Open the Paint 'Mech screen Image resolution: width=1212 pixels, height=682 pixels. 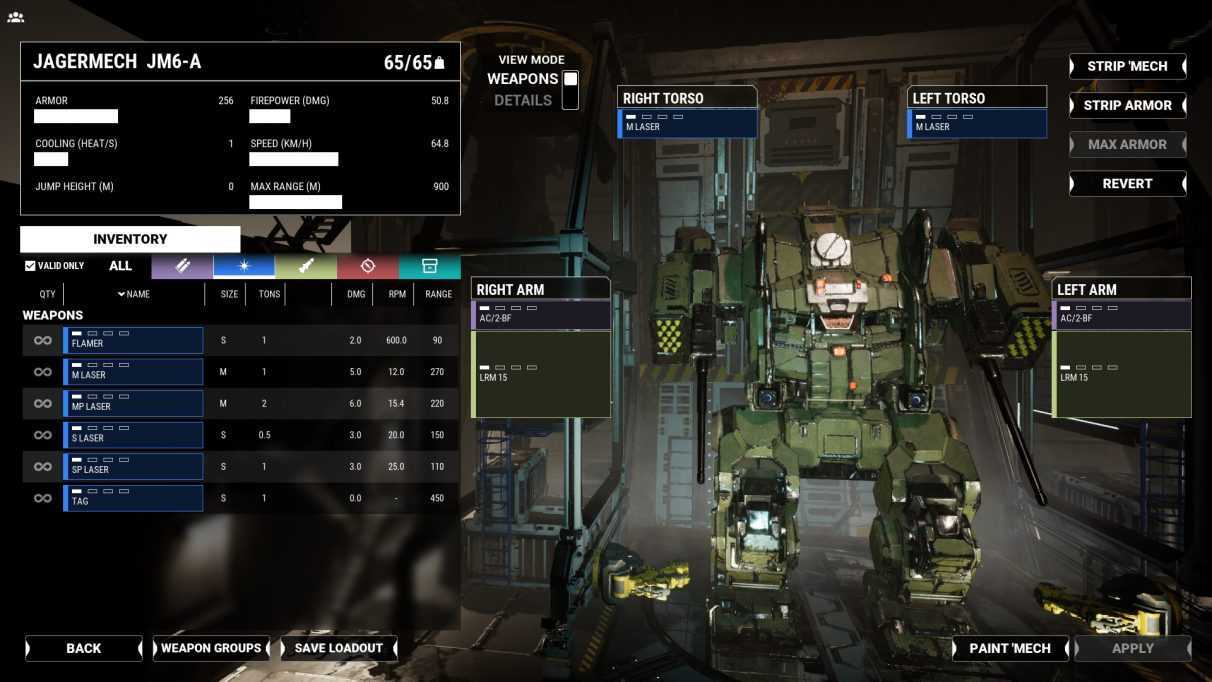[1010, 648]
